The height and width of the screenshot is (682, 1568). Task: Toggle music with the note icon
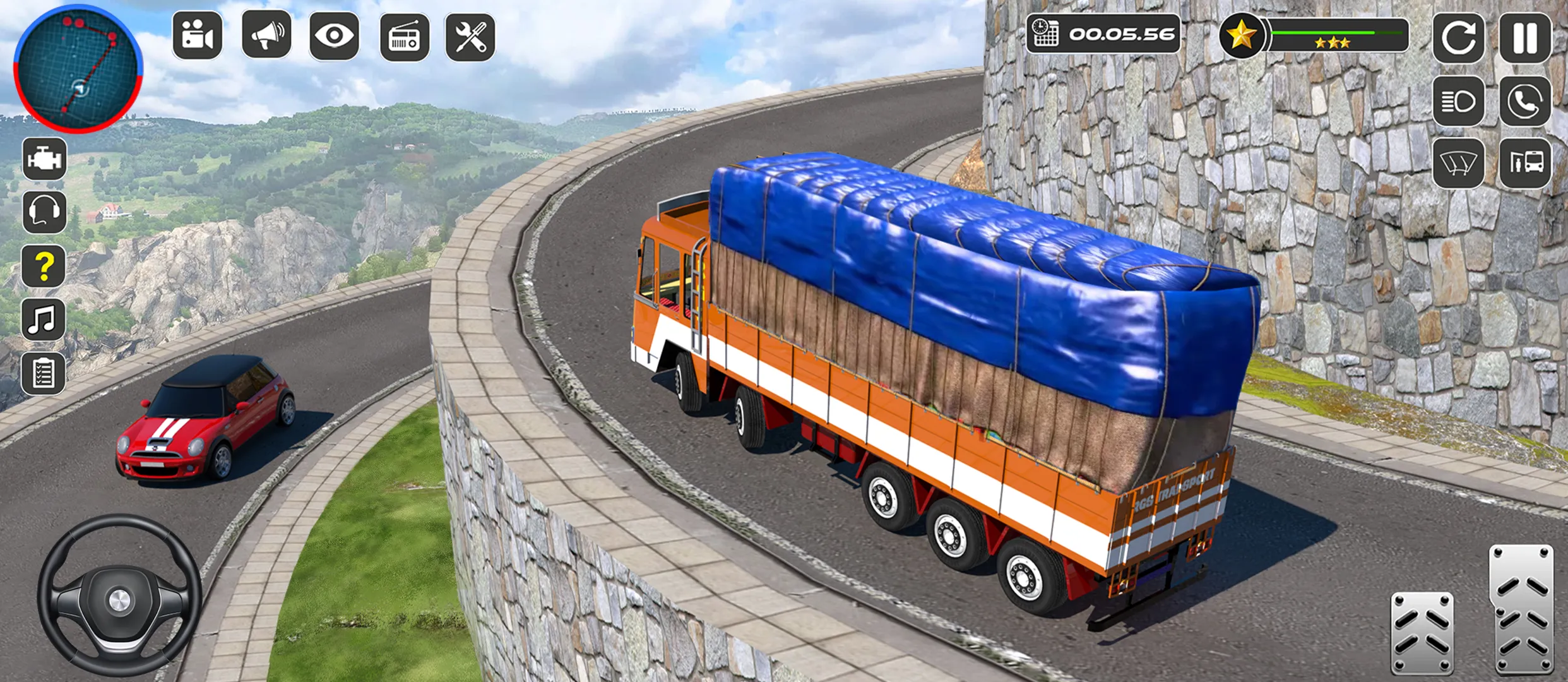tap(44, 320)
